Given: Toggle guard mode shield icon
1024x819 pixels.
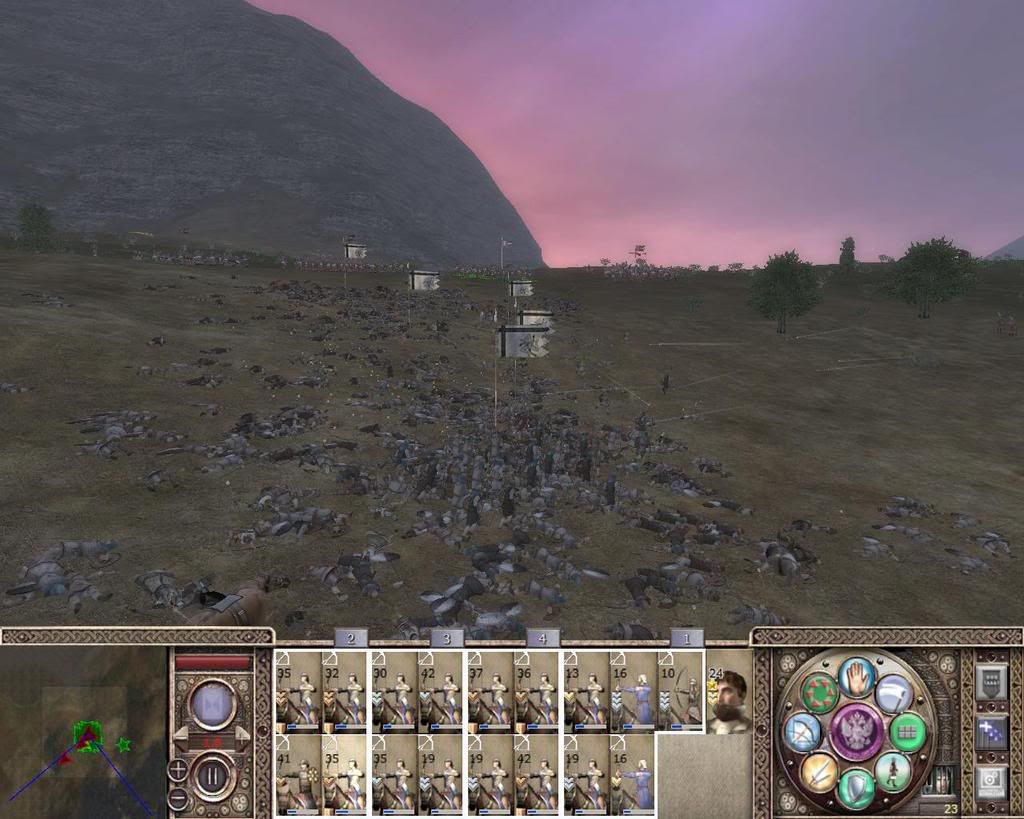Looking at the screenshot, I should pos(856,788).
